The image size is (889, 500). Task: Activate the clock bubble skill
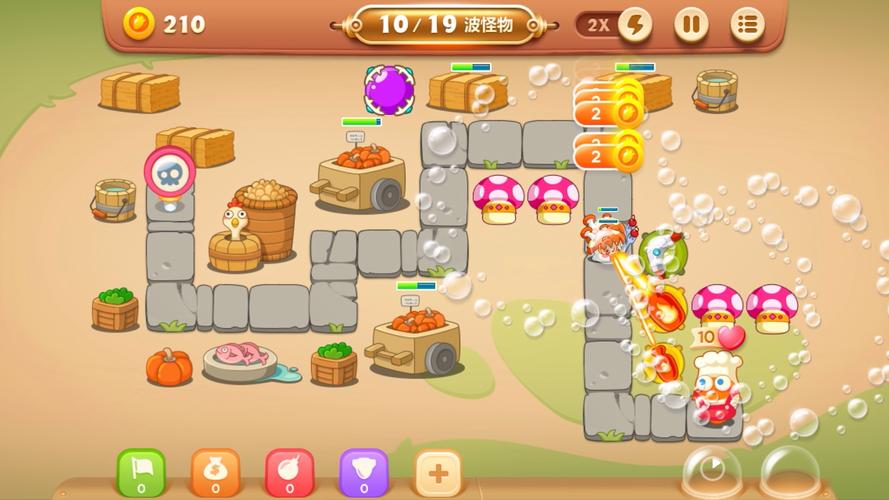click(712, 471)
